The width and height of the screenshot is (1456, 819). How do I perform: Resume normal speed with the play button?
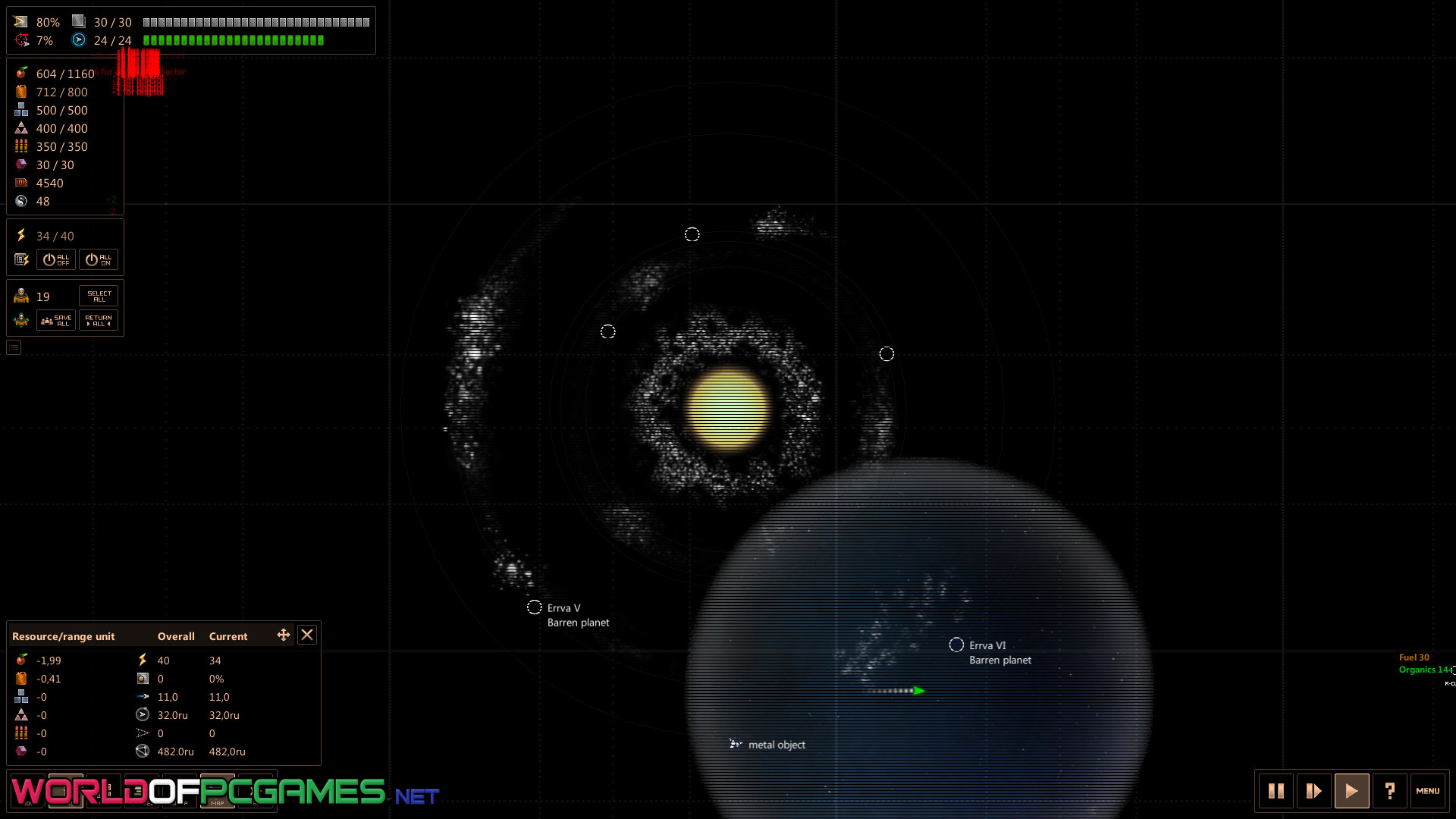point(1352,791)
